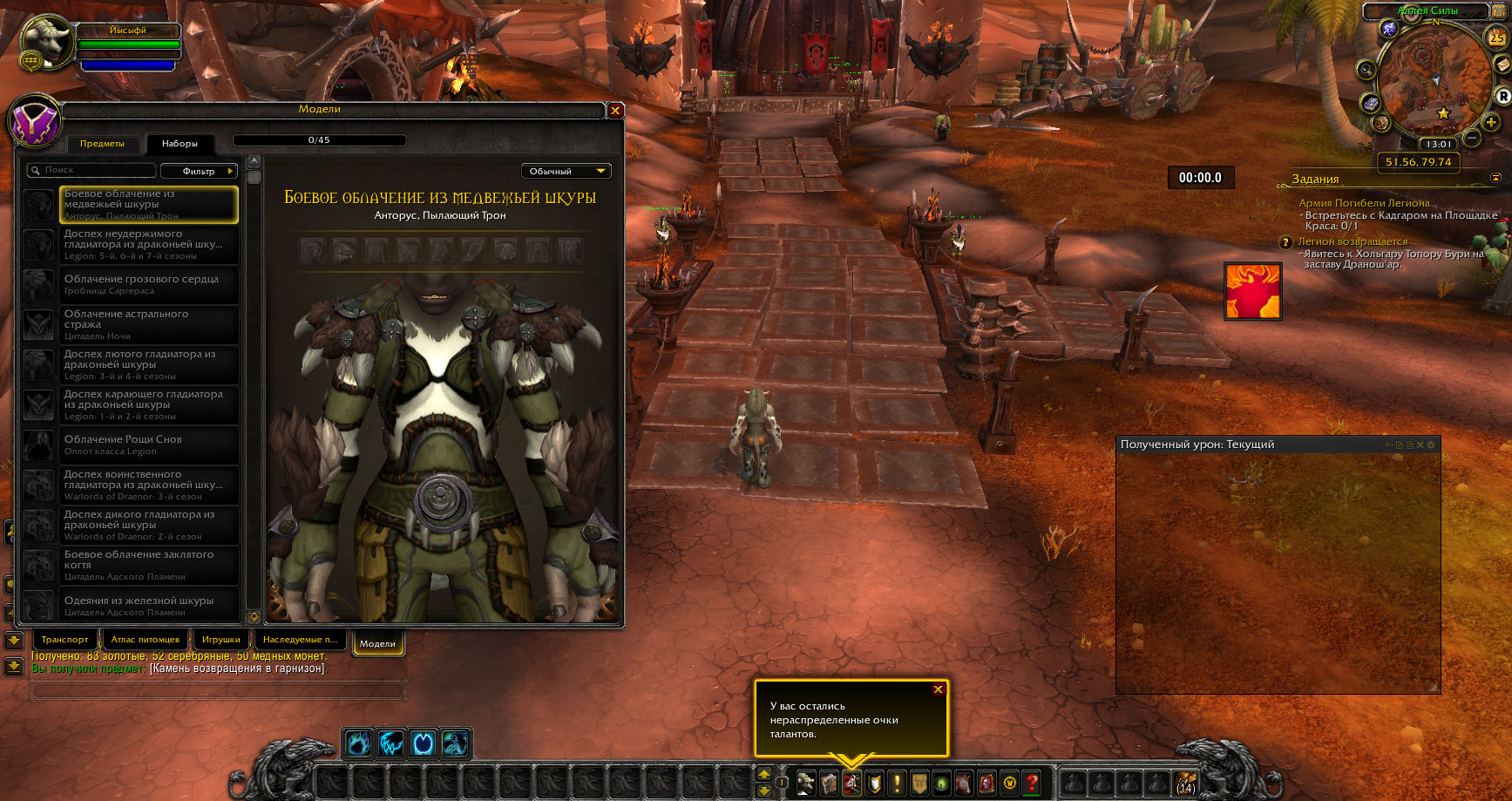Zoom out the minimap with minus button
The width and height of the screenshot is (1512, 801).
point(1472,138)
